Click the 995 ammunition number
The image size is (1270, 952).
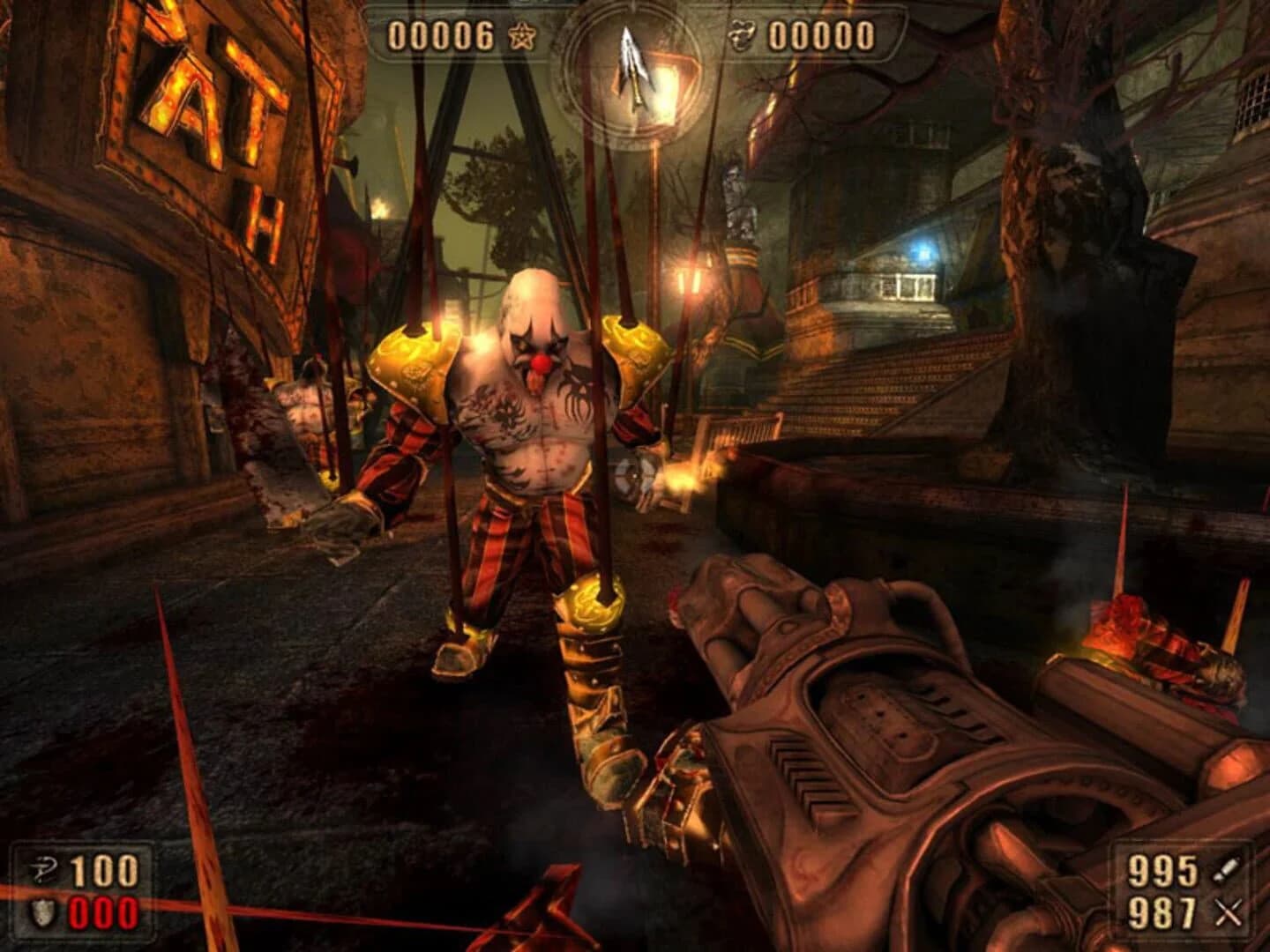(x=1162, y=871)
